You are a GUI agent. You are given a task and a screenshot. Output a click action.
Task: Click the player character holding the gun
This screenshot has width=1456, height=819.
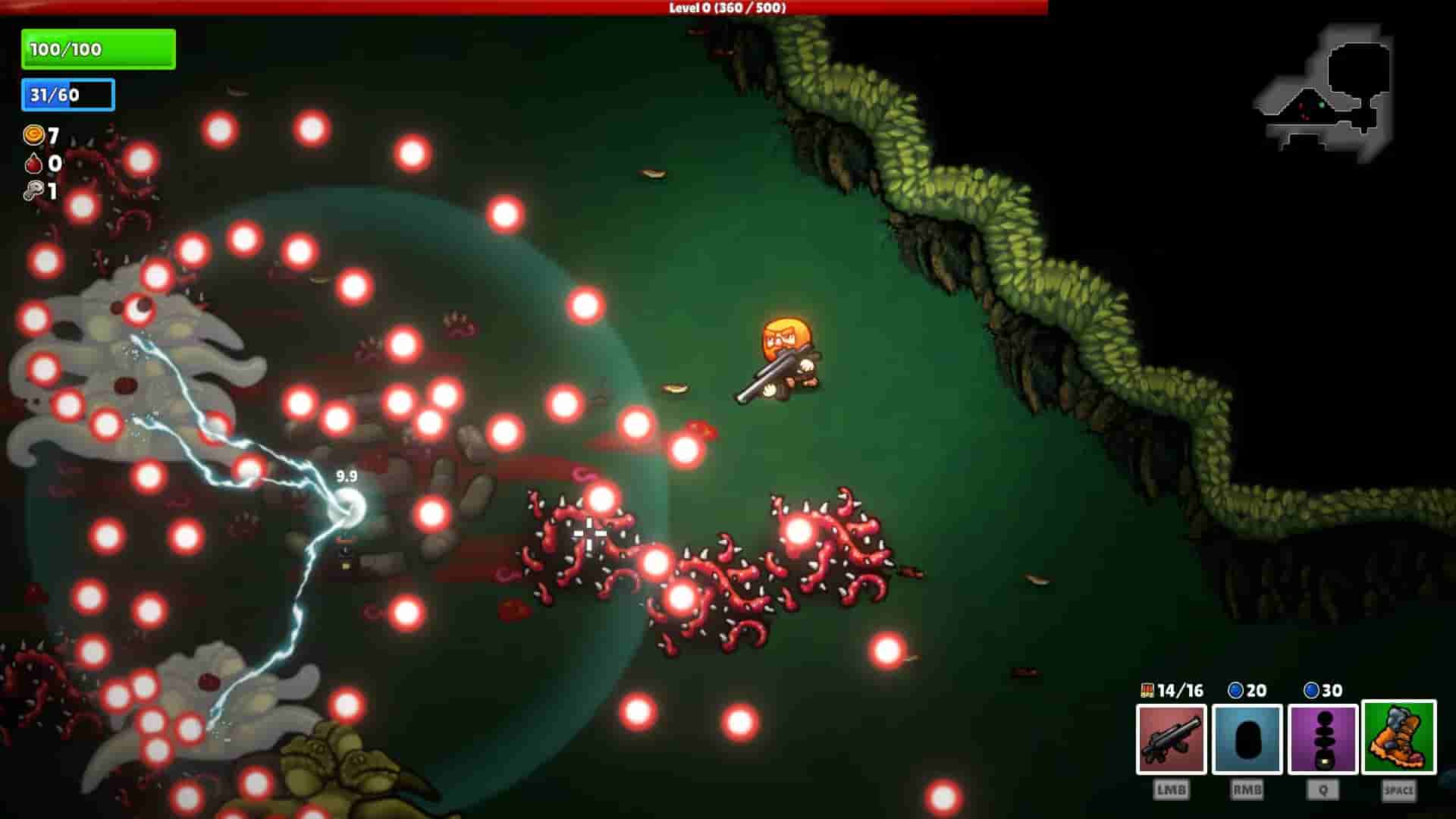[785, 356]
